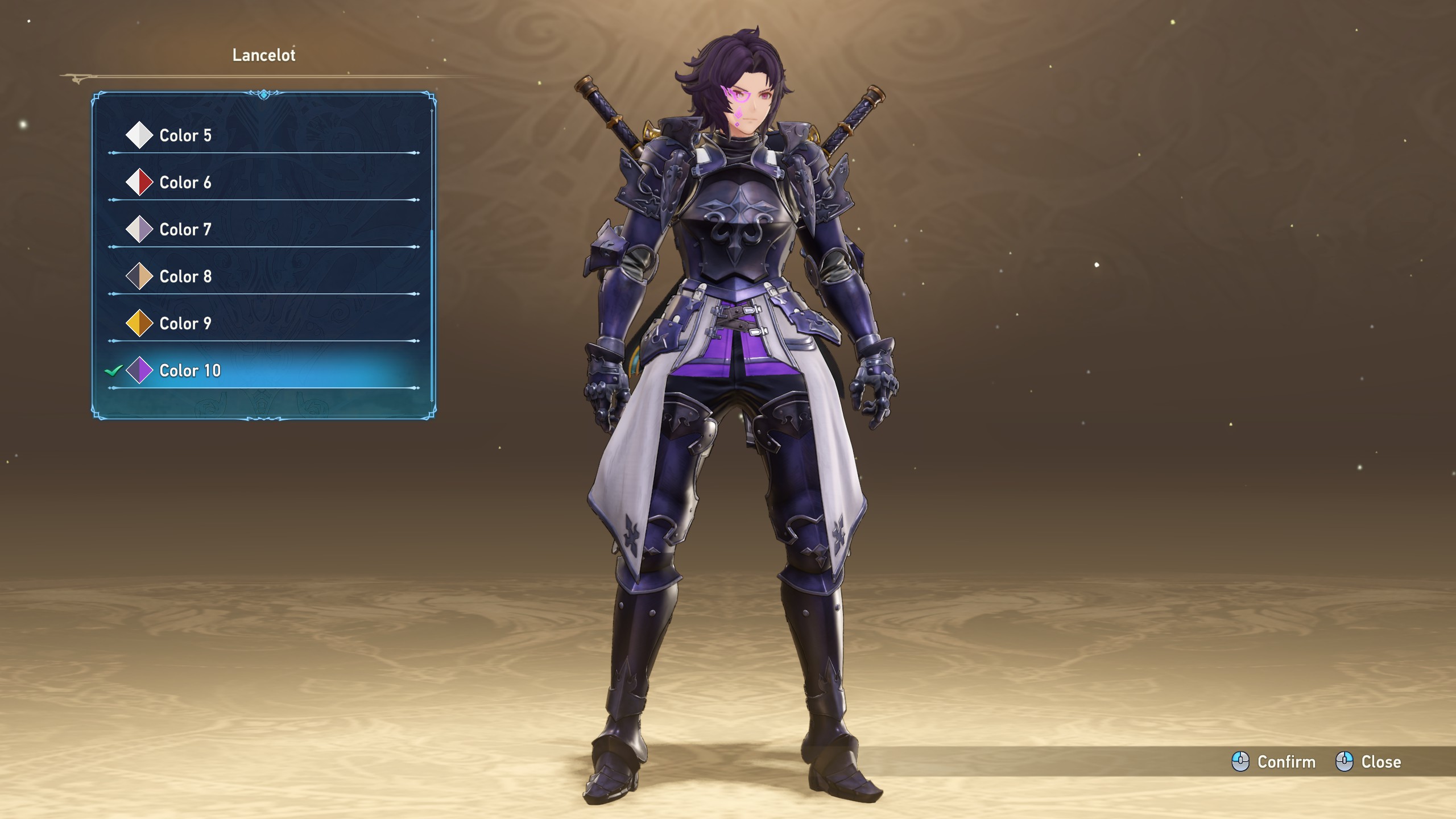Apply the Color 8 scheme
The width and height of the screenshot is (1456, 819).
click(x=185, y=276)
